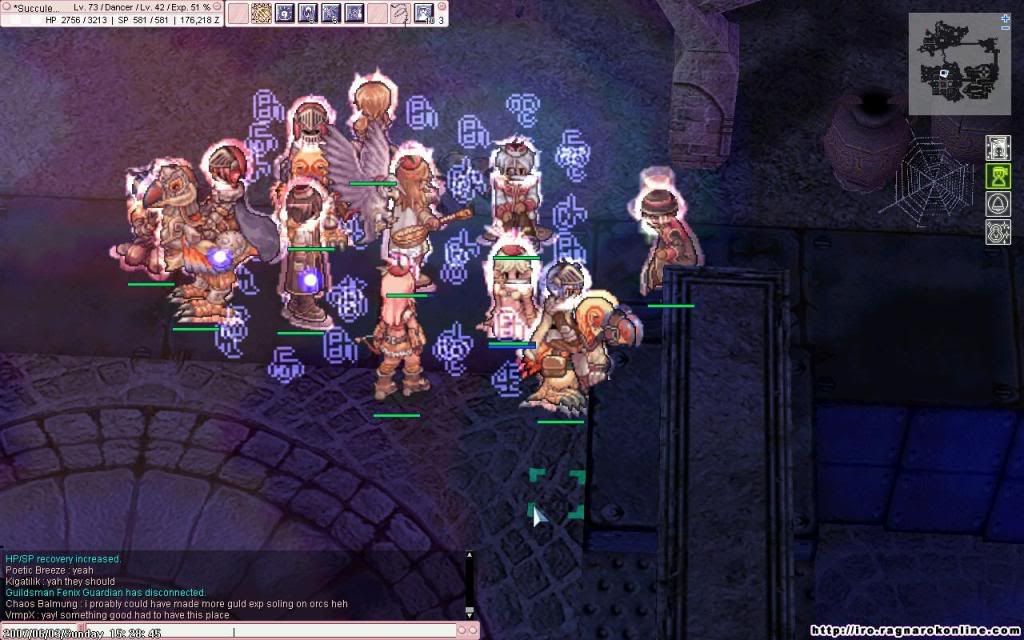Select the green highlighted hourglass status icon
The image size is (1024, 640).
[997, 177]
